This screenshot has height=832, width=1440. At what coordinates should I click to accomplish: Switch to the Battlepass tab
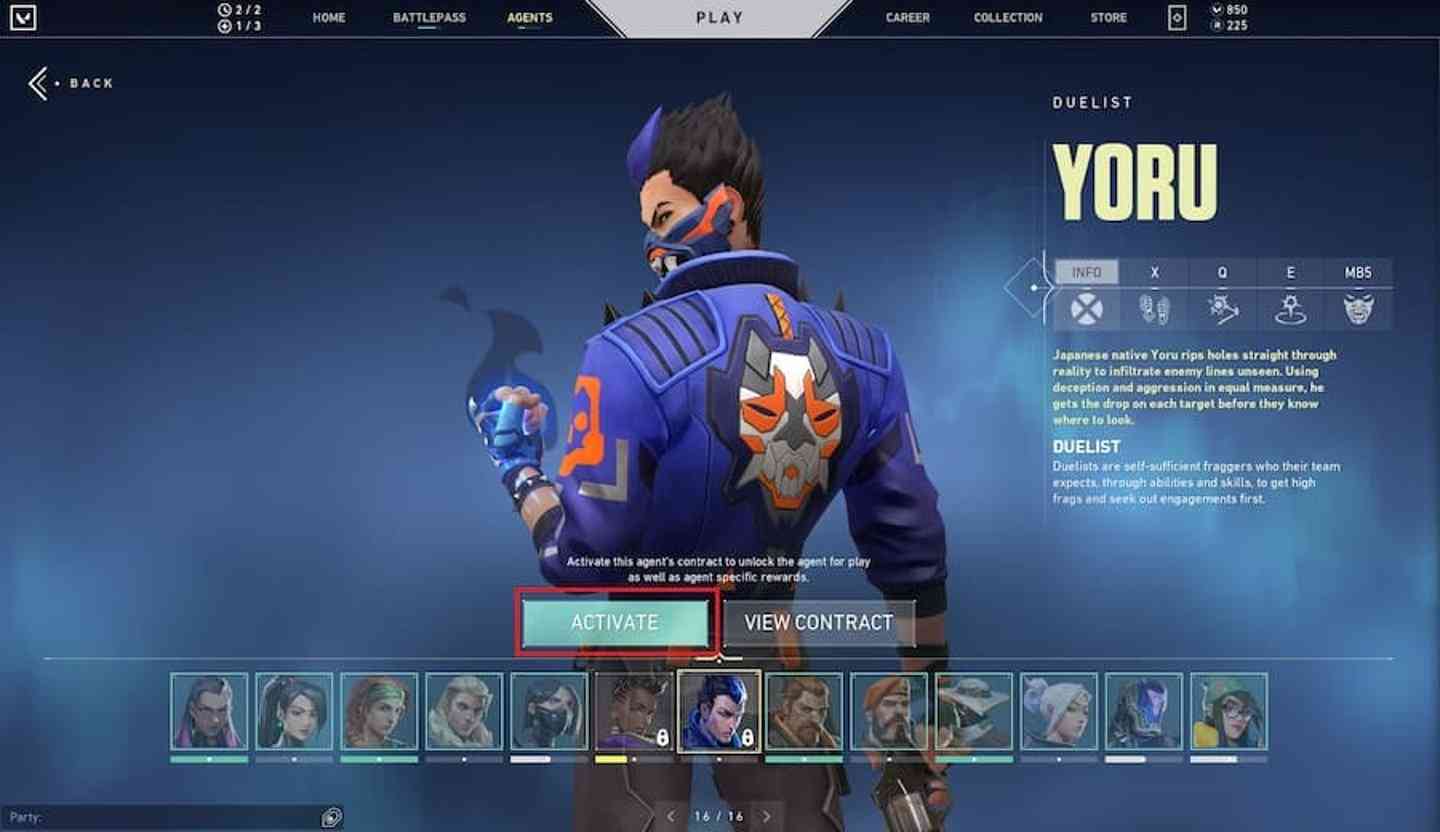click(429, 18)
